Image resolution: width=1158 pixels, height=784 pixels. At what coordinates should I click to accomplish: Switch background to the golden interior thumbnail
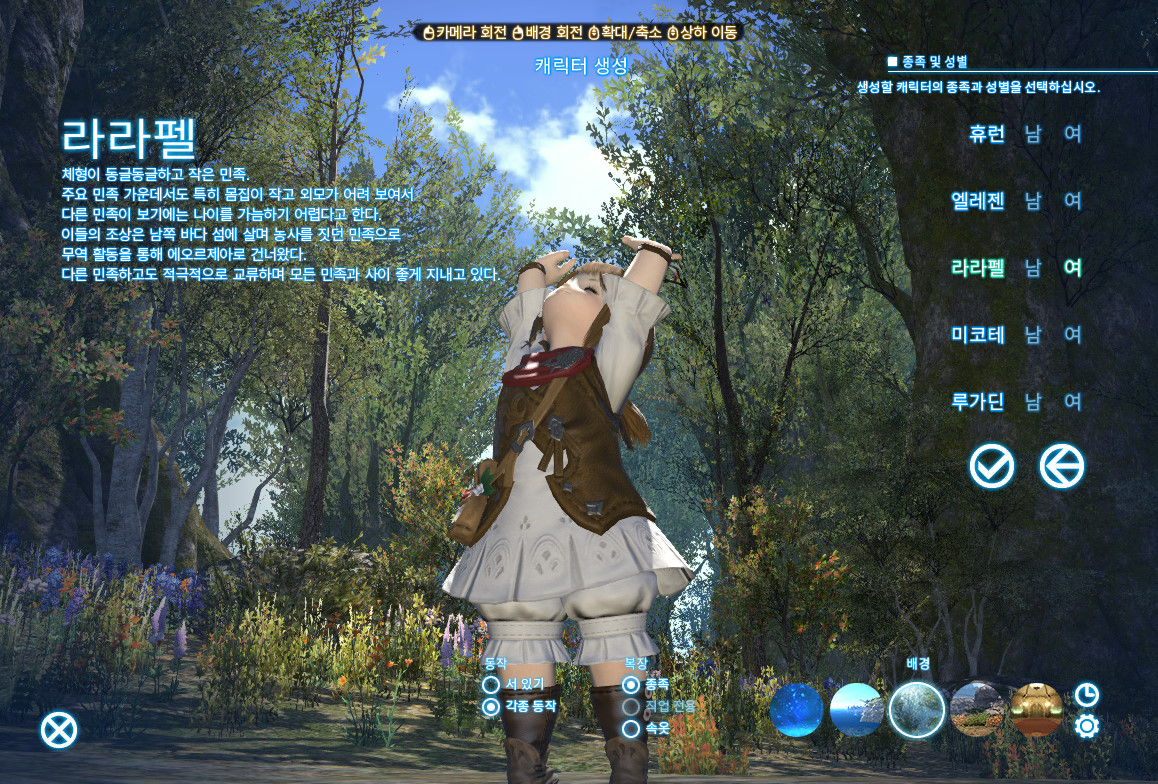coord(1036,710)
